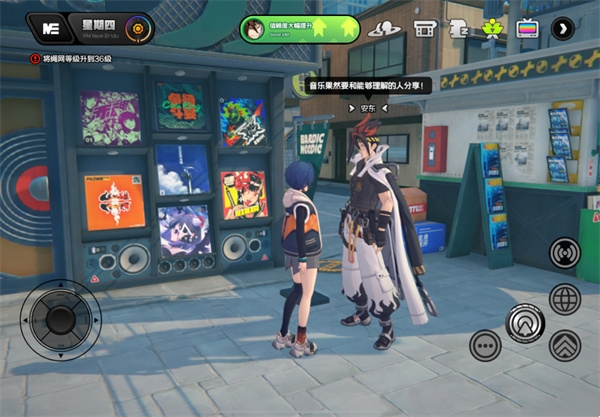
Task: Open the shop storefront icon
Action: click(x=424, y=29)
